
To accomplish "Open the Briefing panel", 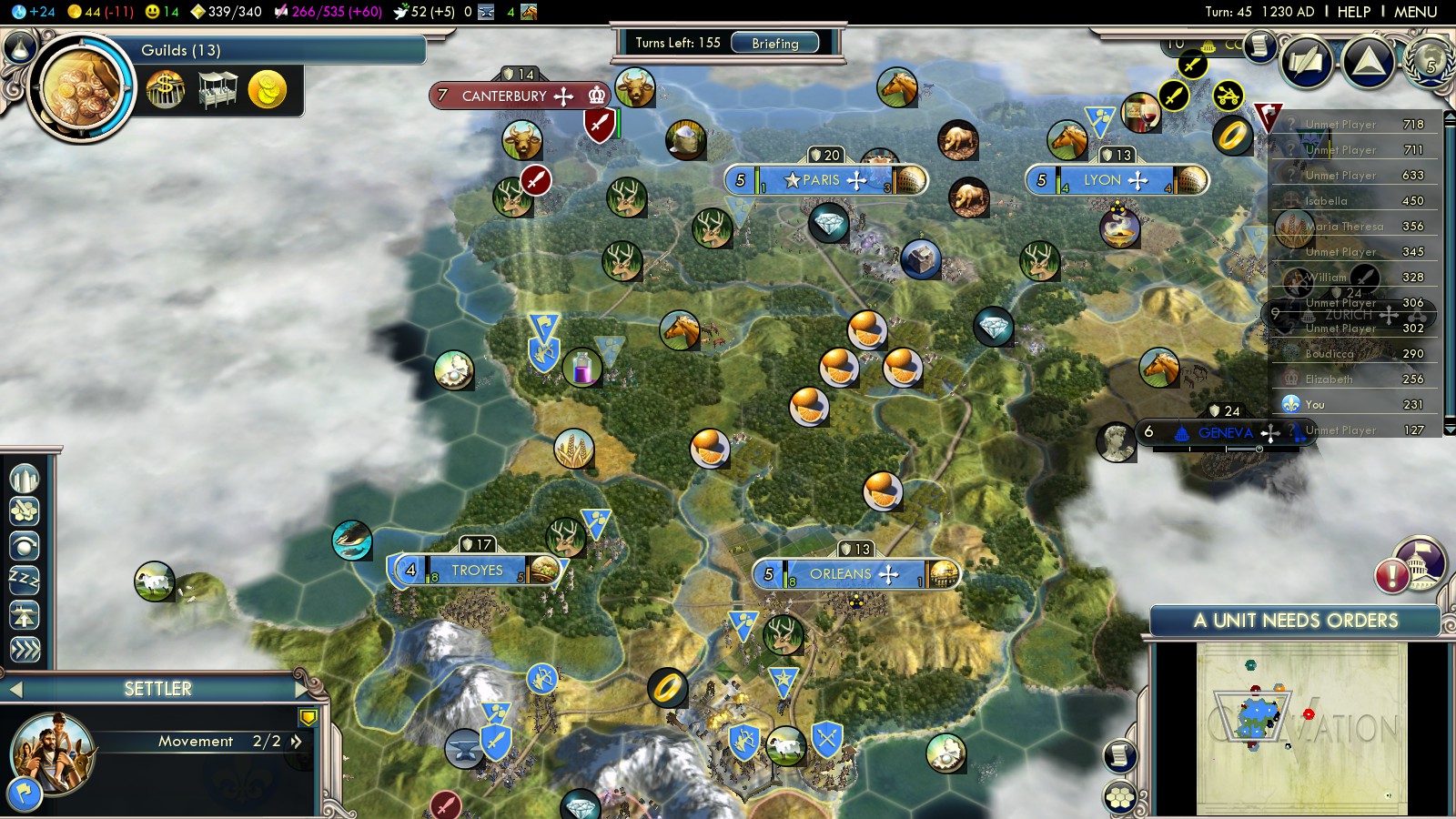I will [774, 43].
